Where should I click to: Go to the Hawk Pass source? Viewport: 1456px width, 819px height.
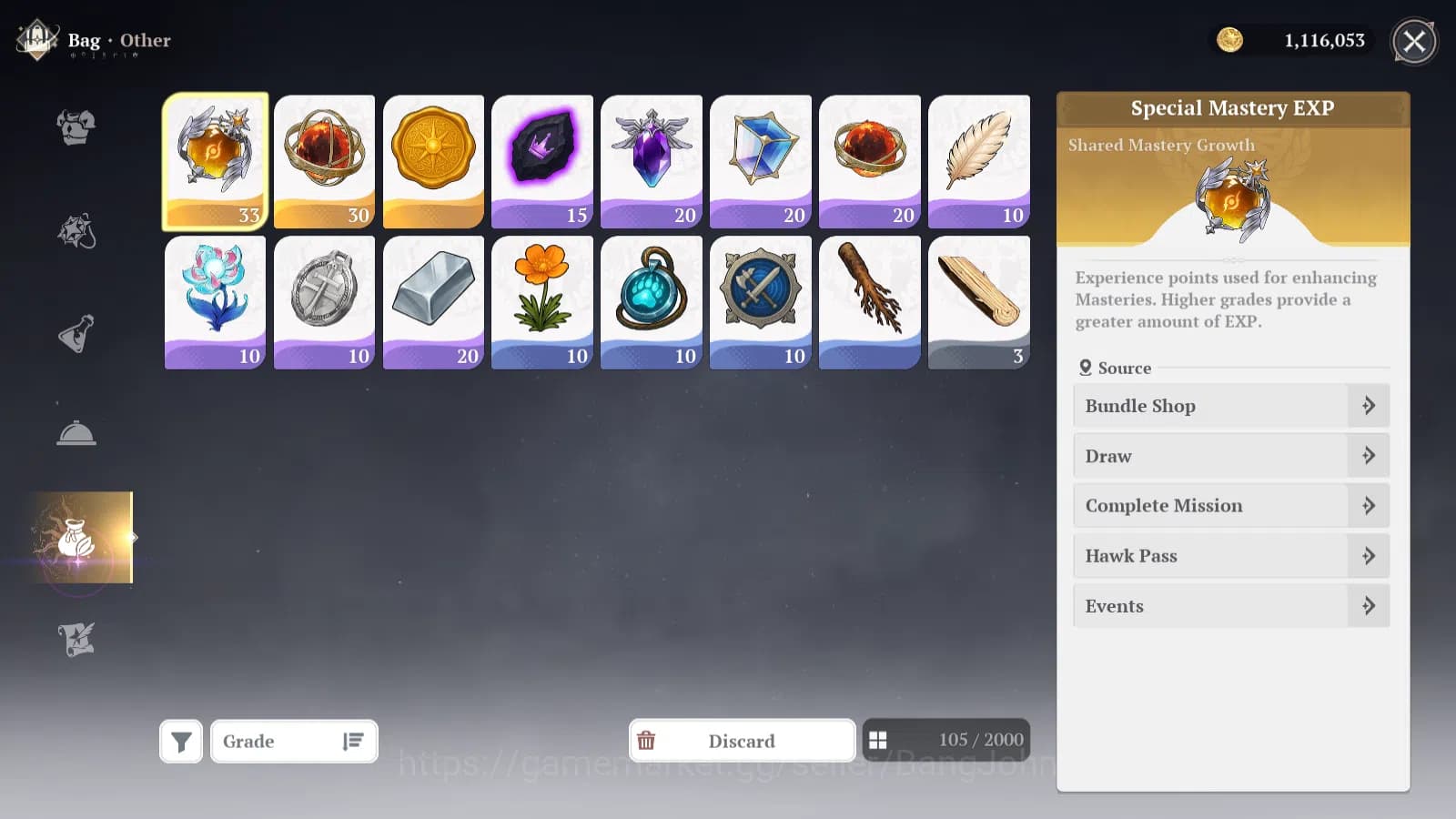pyautogui.click(x=1230, y=555)
